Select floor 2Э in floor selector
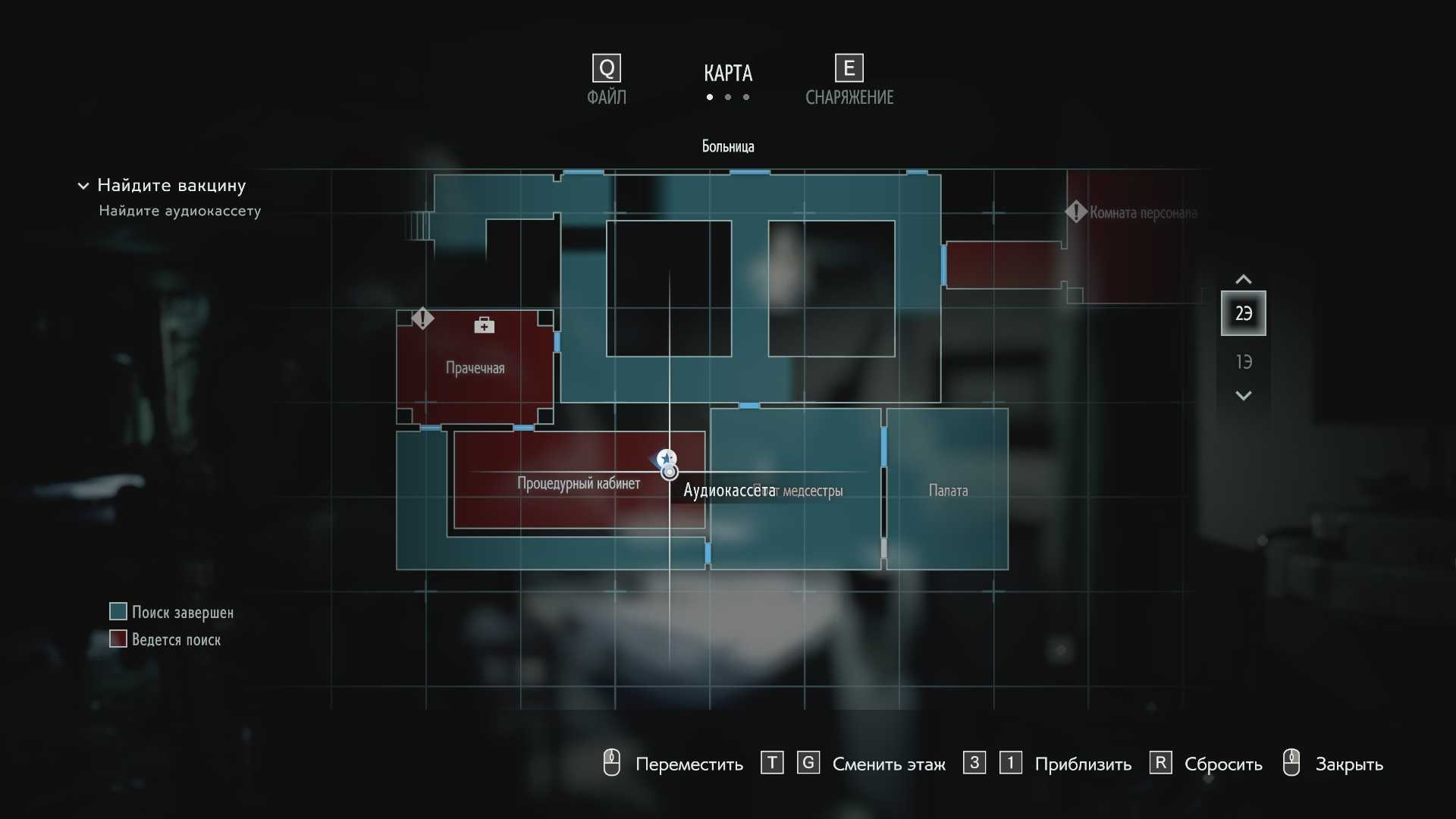Viewport: 1456px width, 819px height. coord(1243,313)
